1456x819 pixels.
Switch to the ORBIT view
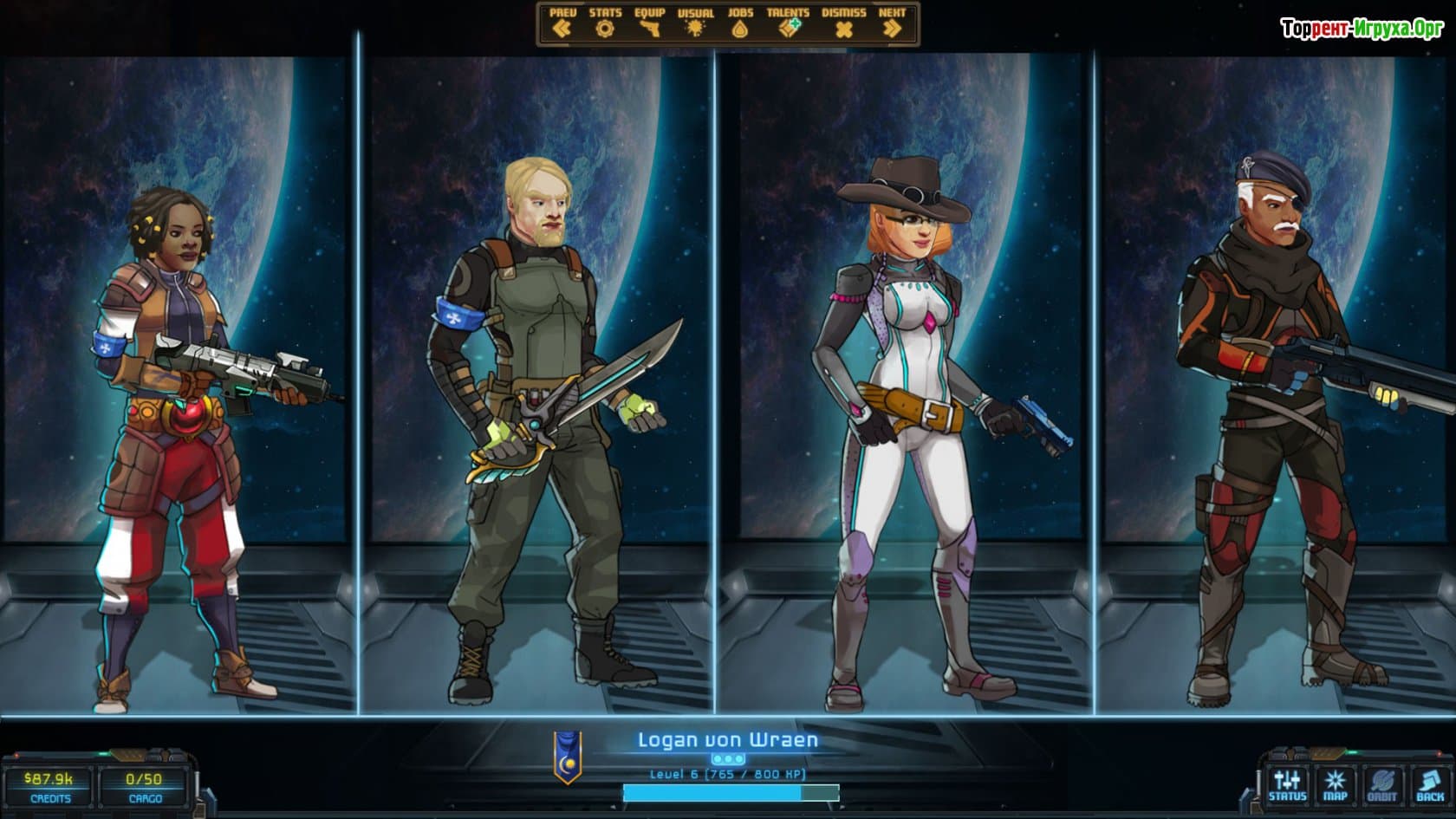(x=1382, y=785)
